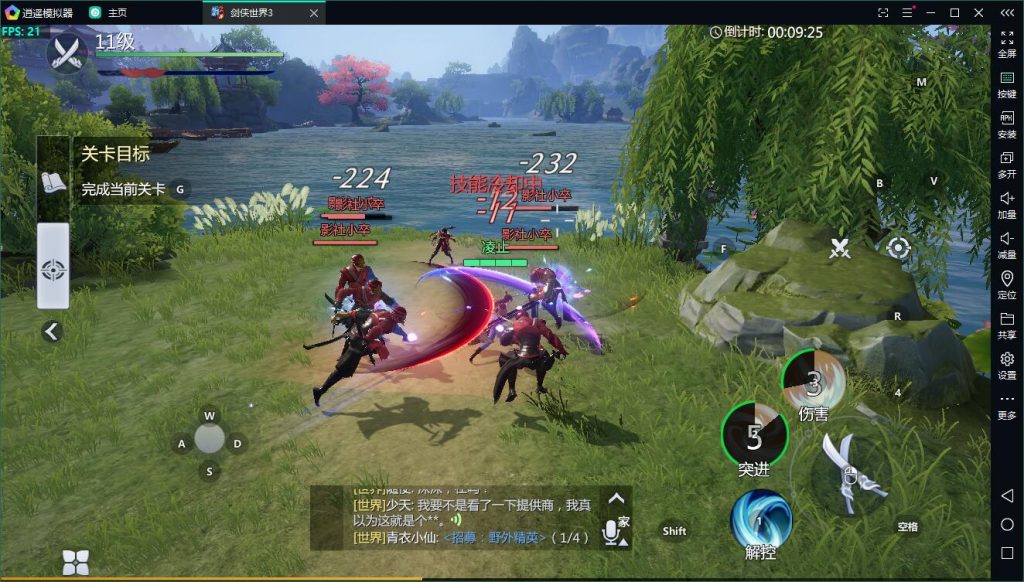Switch to the crosshair target tab

tap(53, 269)
